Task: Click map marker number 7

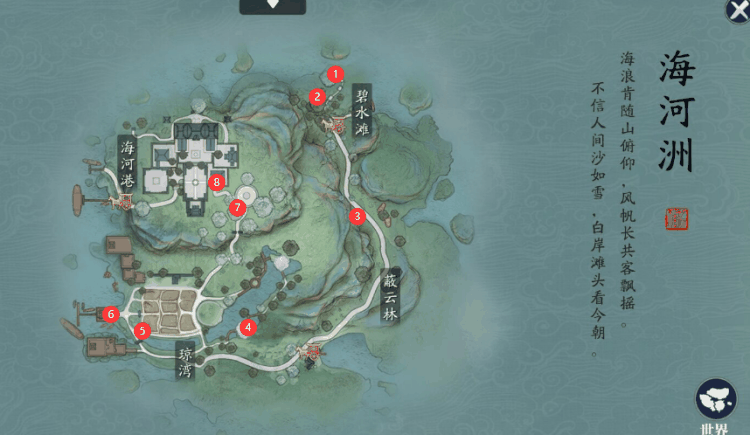Action: [x=237, y=208]
